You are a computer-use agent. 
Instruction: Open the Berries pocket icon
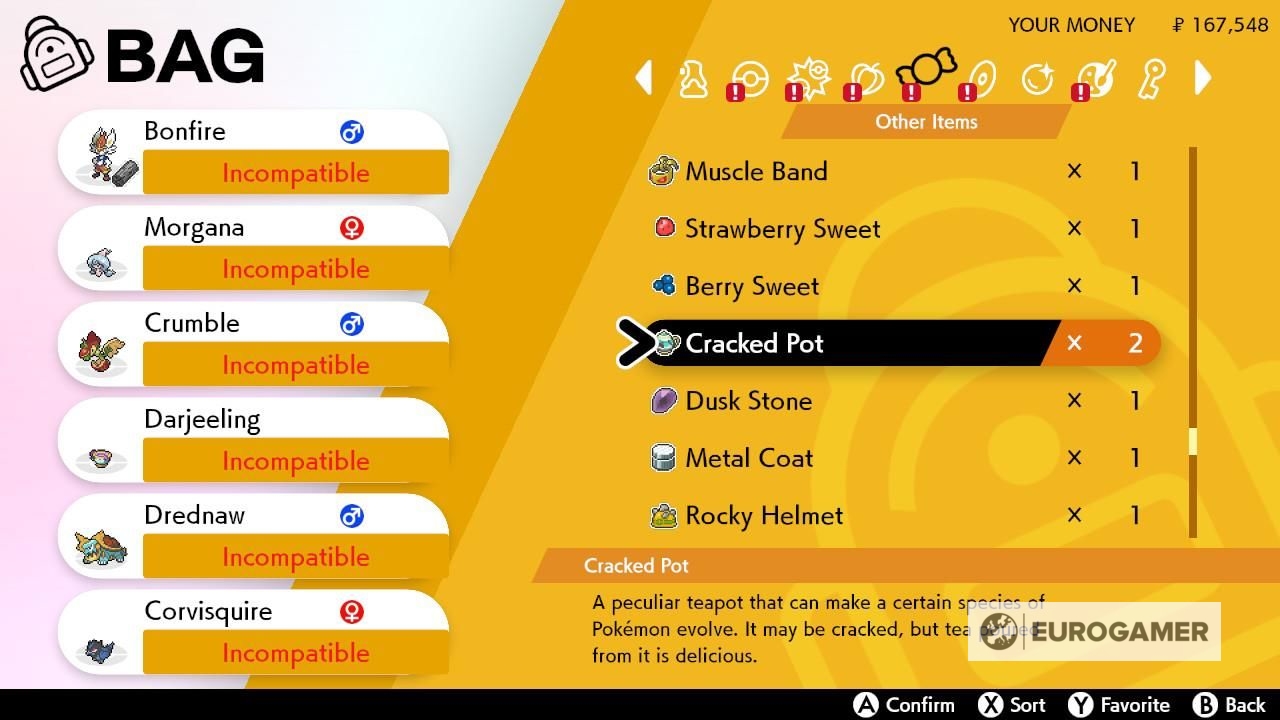coord(866,78)
